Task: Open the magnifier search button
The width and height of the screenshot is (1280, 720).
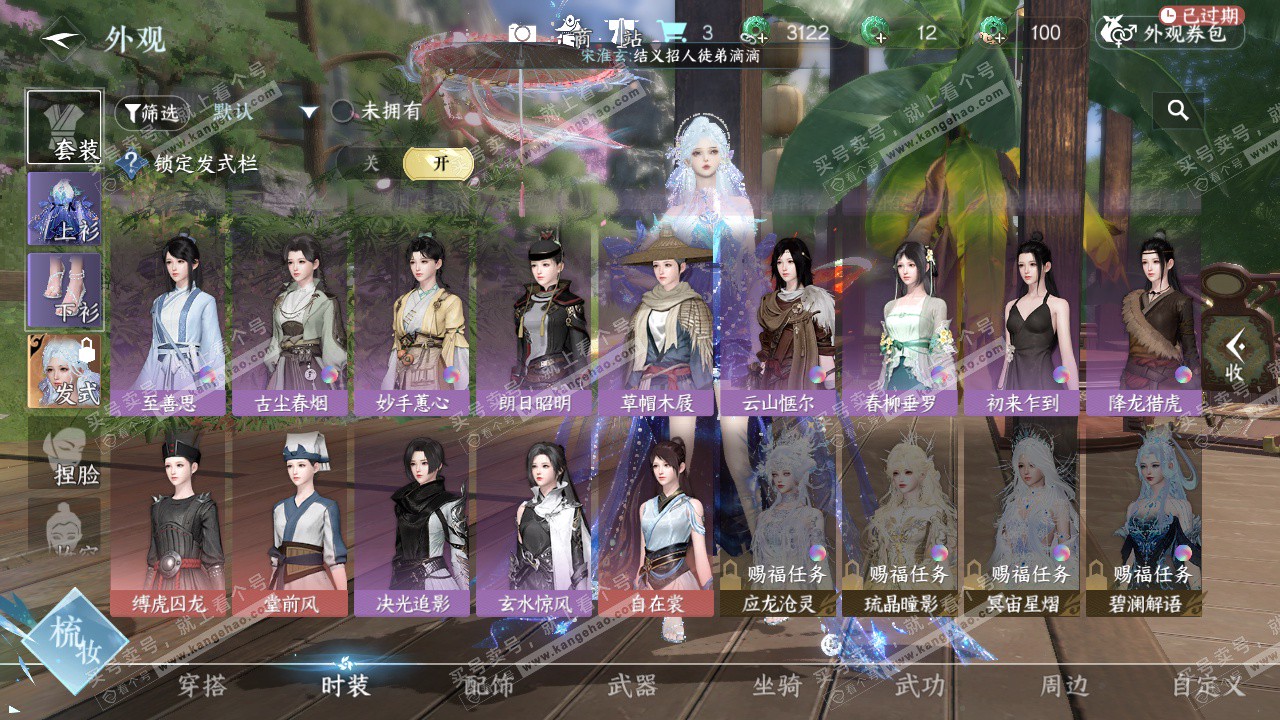Action: point(1178,111)
